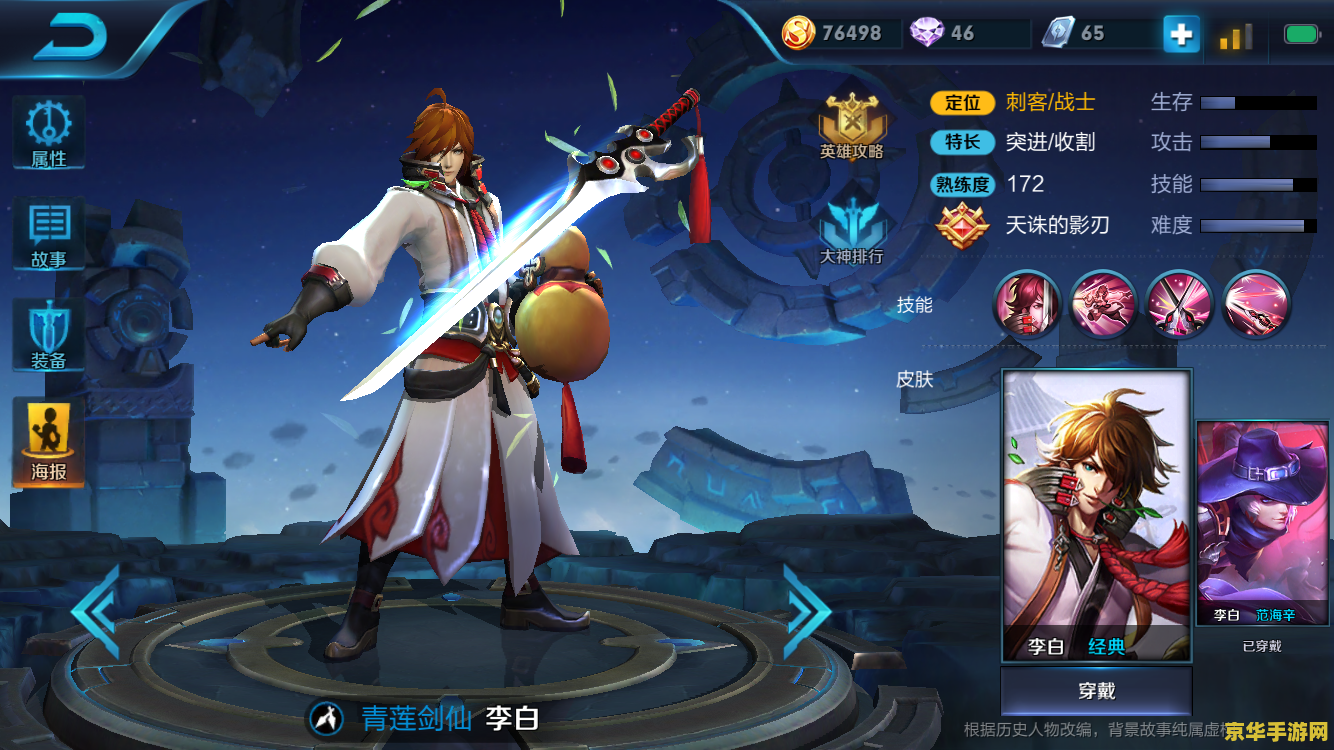Go back using the top-left return arrow

[70, 38]
